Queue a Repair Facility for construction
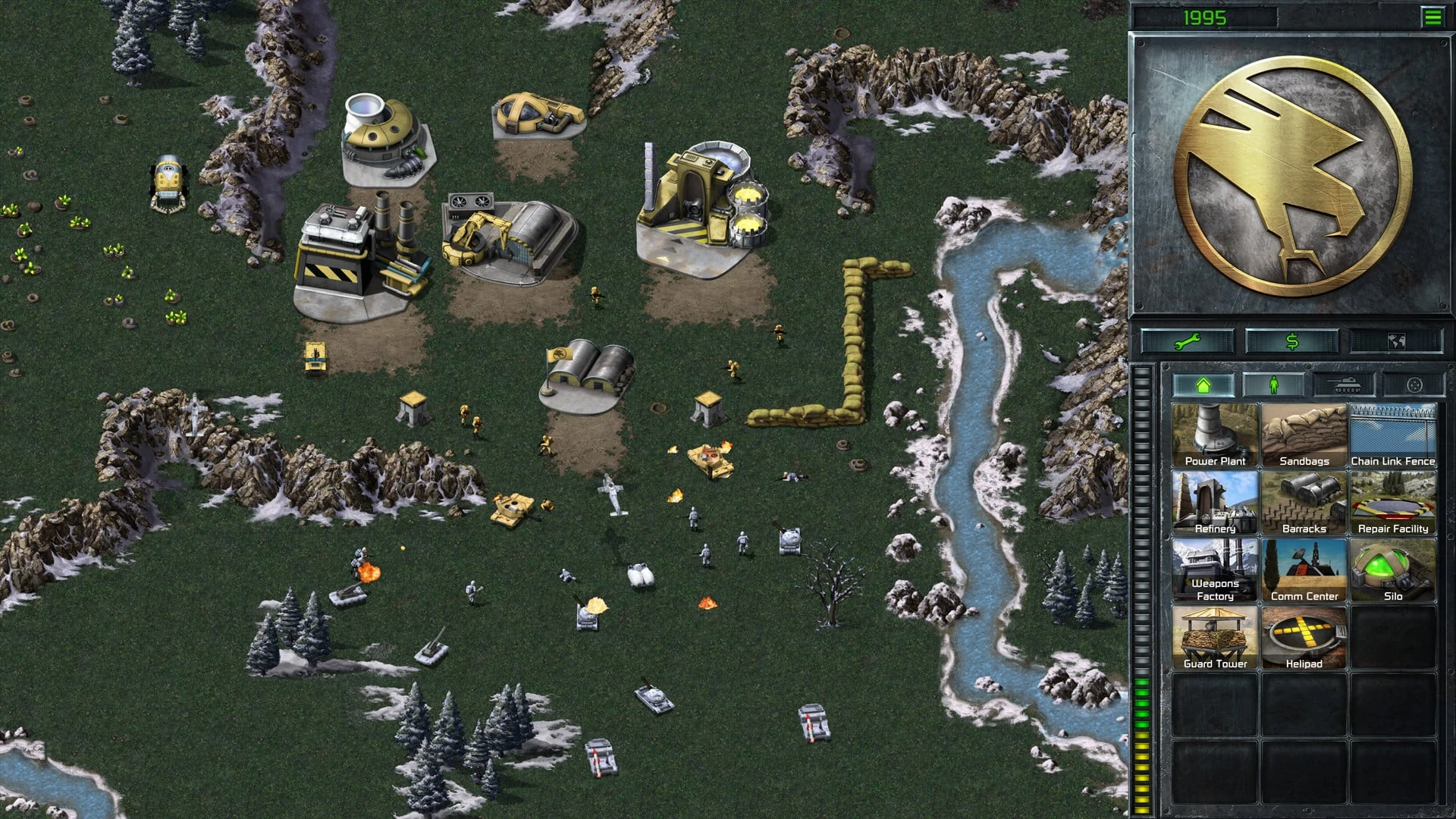The width and height of the screenshot is (1456, 819). point(1394,500)
